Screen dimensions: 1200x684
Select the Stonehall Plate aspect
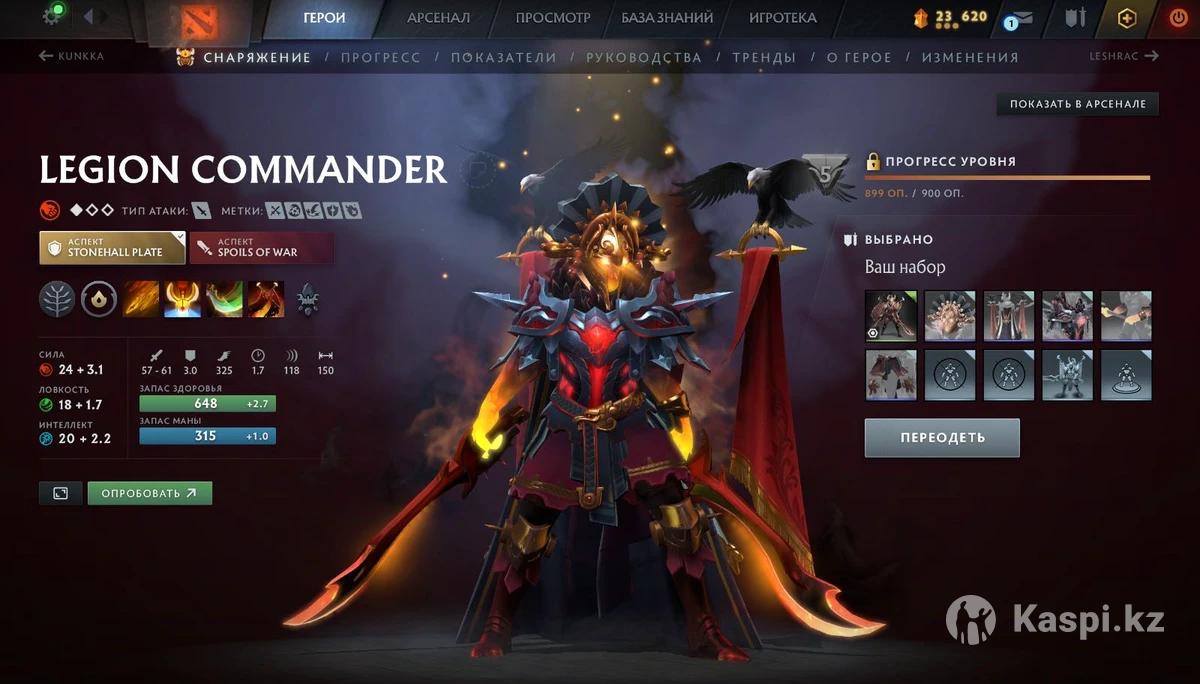112,248
